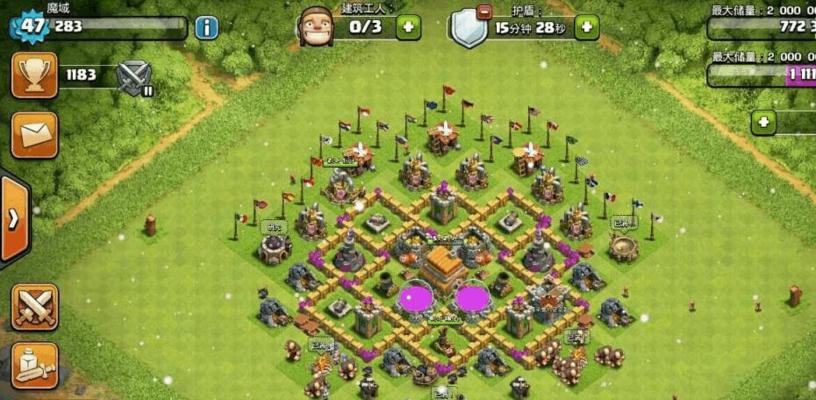
Task: Tap the crossed-swords league badge
Action: coord(134,77)
